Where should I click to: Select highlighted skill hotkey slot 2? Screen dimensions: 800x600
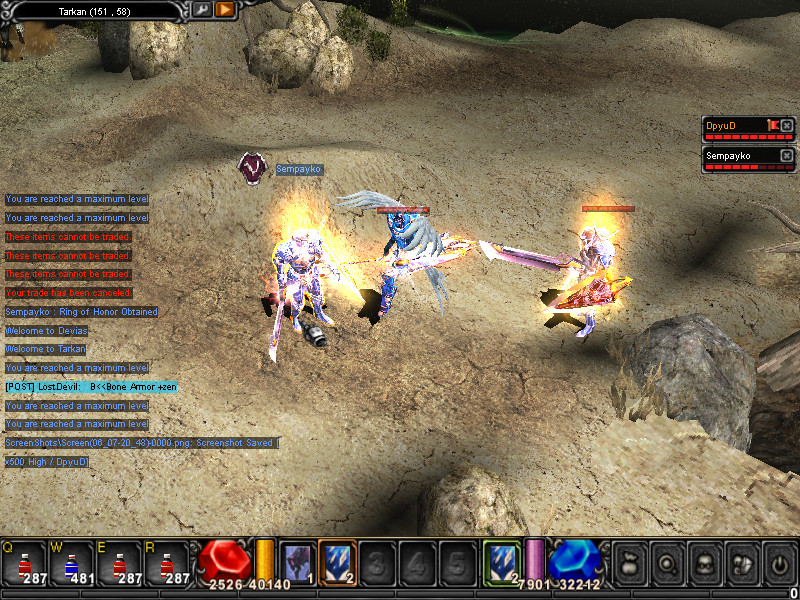coord(337,562)
